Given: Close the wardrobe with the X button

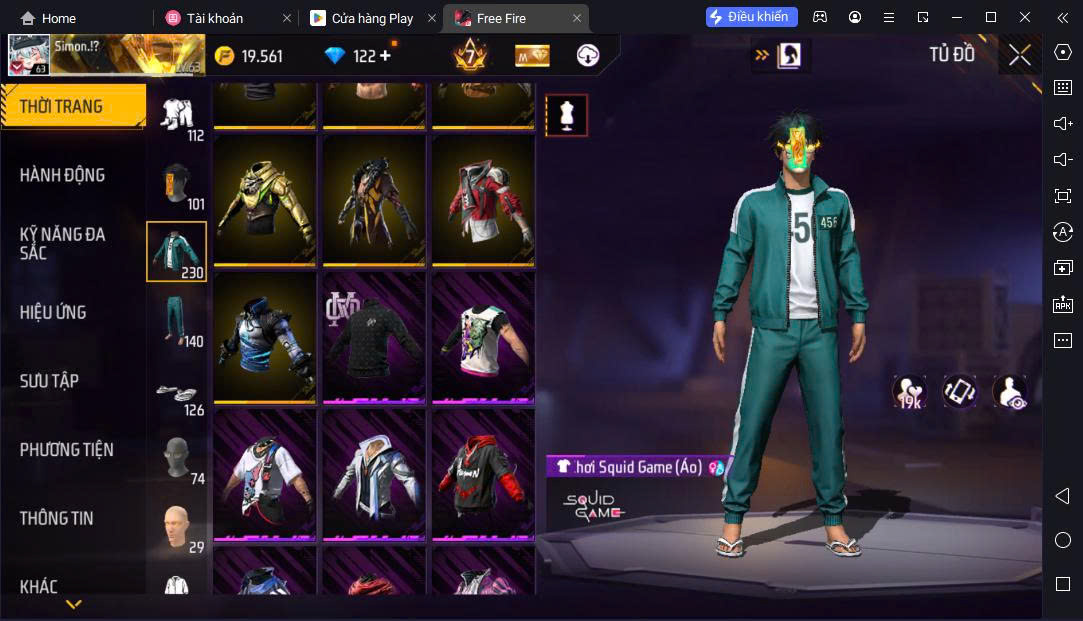Looking at the screenshot, I should tap(1019, 55).
